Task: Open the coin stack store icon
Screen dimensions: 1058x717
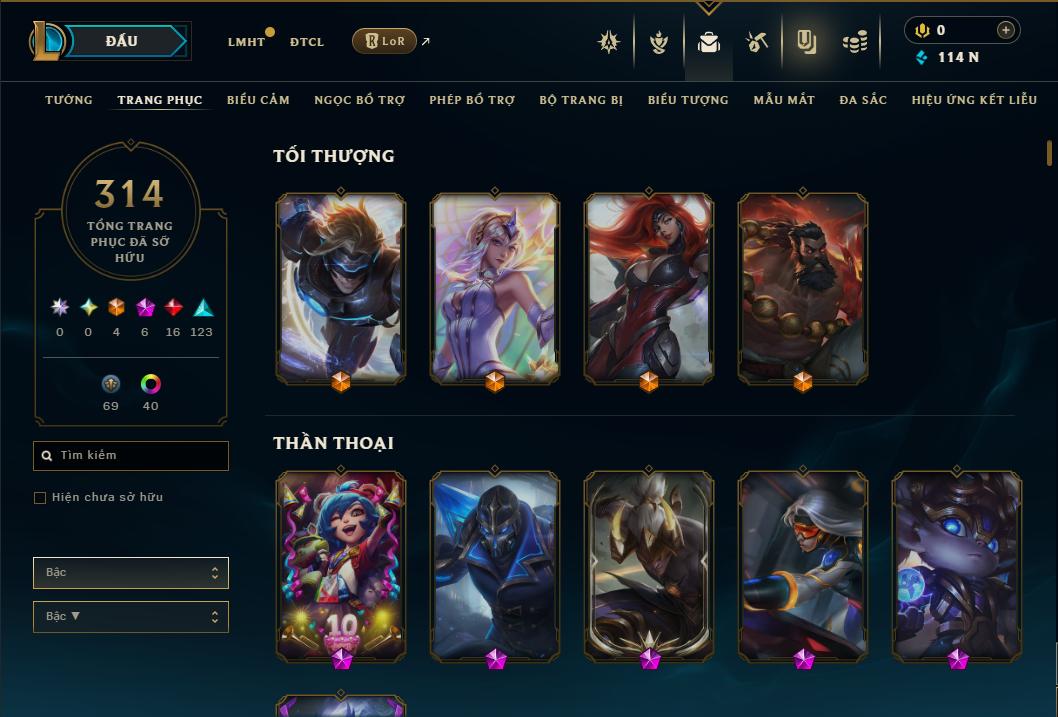Action: click(x=855, y=42)
